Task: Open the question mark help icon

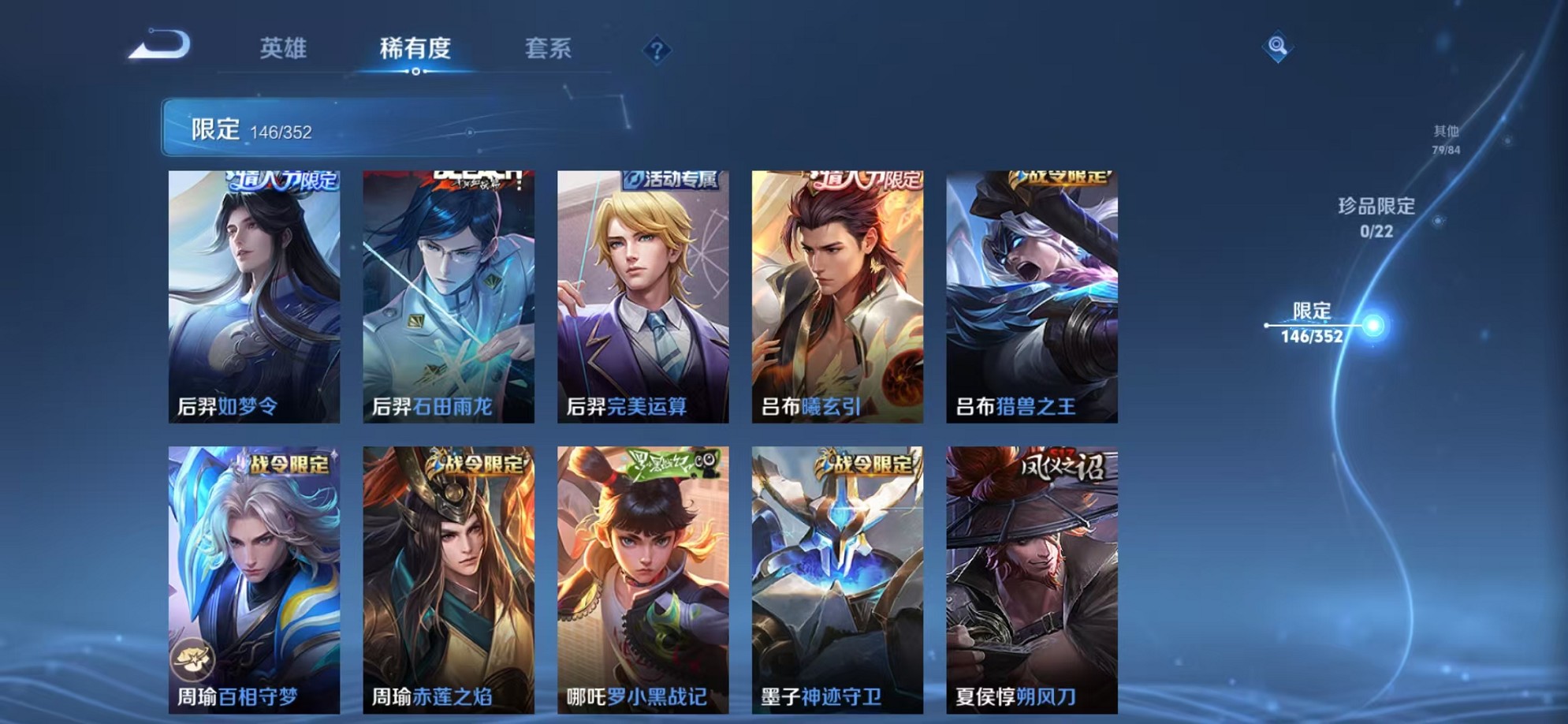Action: click(658, 50)
